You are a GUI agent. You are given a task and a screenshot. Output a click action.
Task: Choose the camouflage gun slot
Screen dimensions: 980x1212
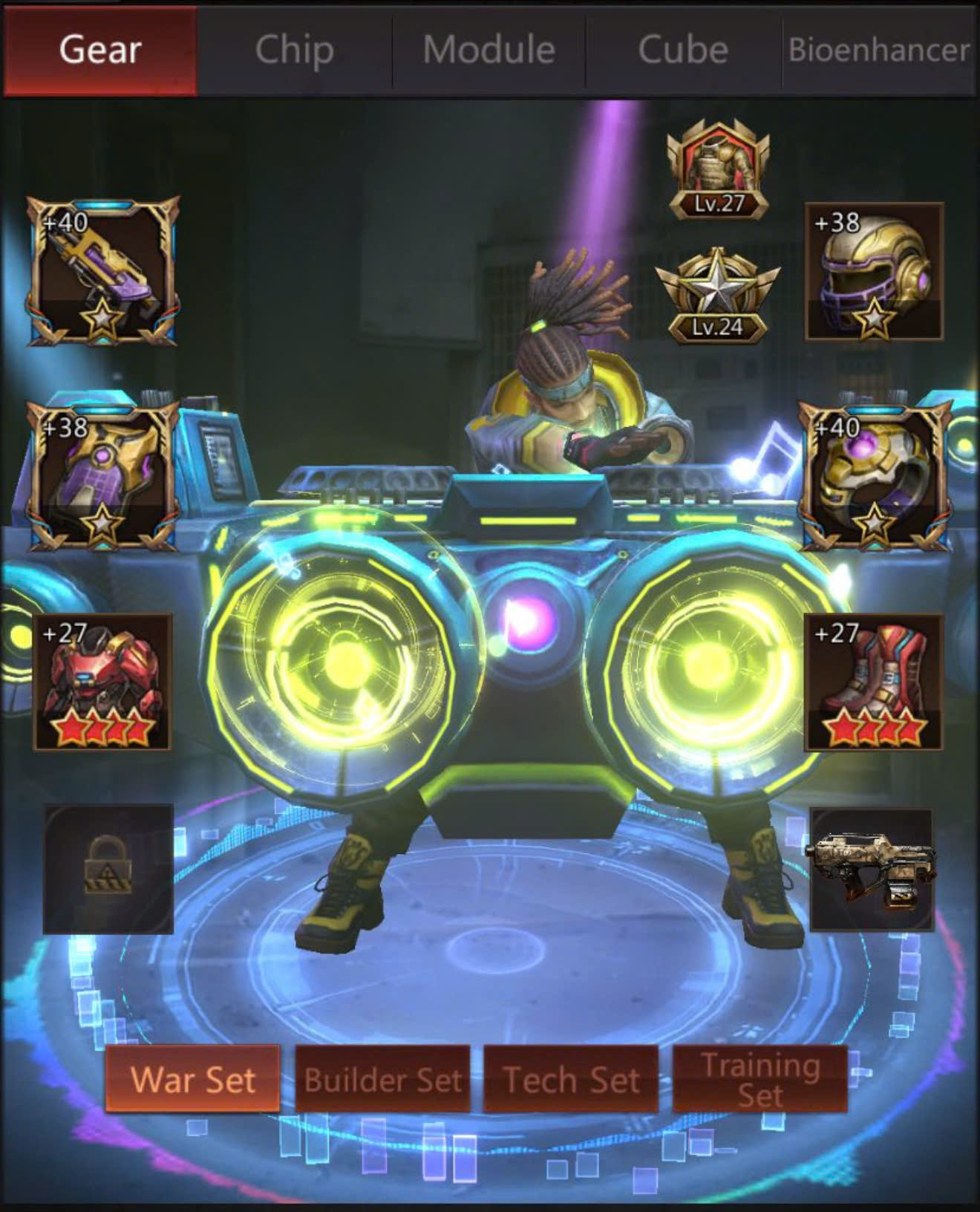(871, 870)
